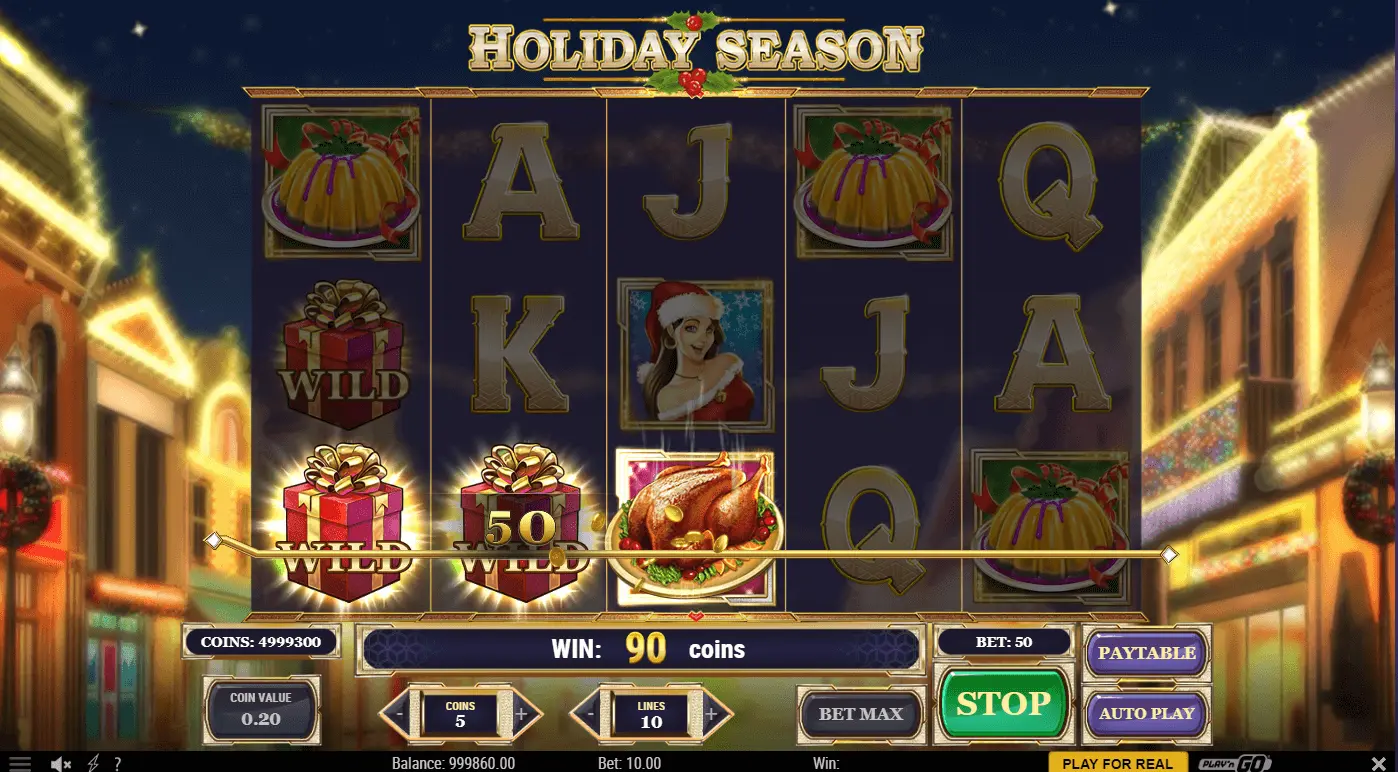Viewport: 1398px width, 772px height.
Task: Open the question mark help
Action: (x=117, y=764)
